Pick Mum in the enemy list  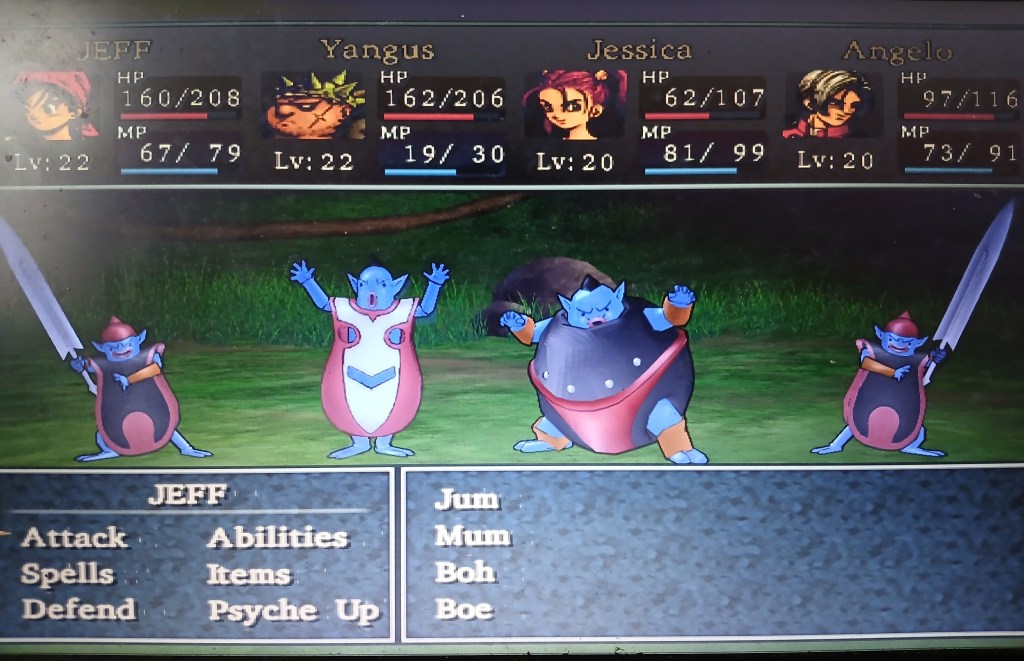point(472,536)
